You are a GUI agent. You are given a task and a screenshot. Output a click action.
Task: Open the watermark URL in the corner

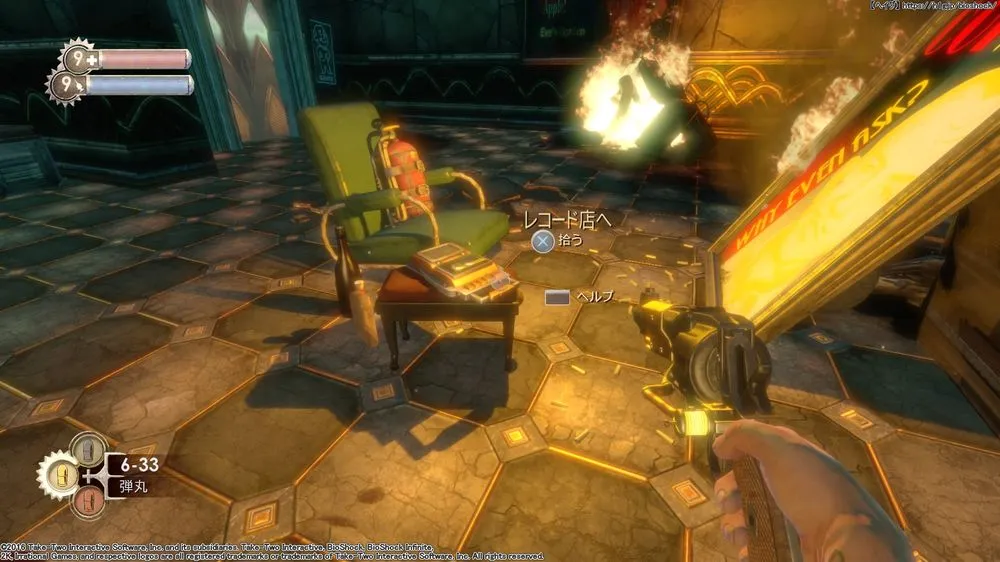click(x=946, y=6)
